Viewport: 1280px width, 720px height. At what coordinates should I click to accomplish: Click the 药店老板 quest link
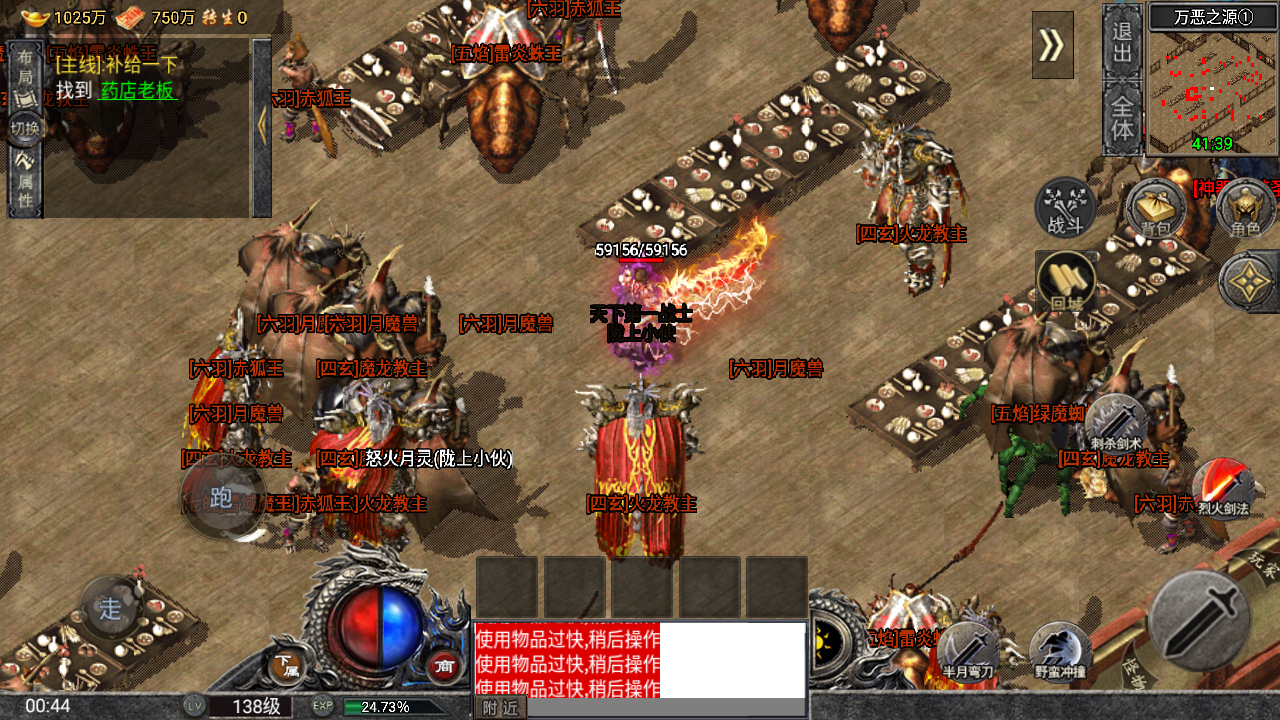pyautogui.click(x=137, y=91)
